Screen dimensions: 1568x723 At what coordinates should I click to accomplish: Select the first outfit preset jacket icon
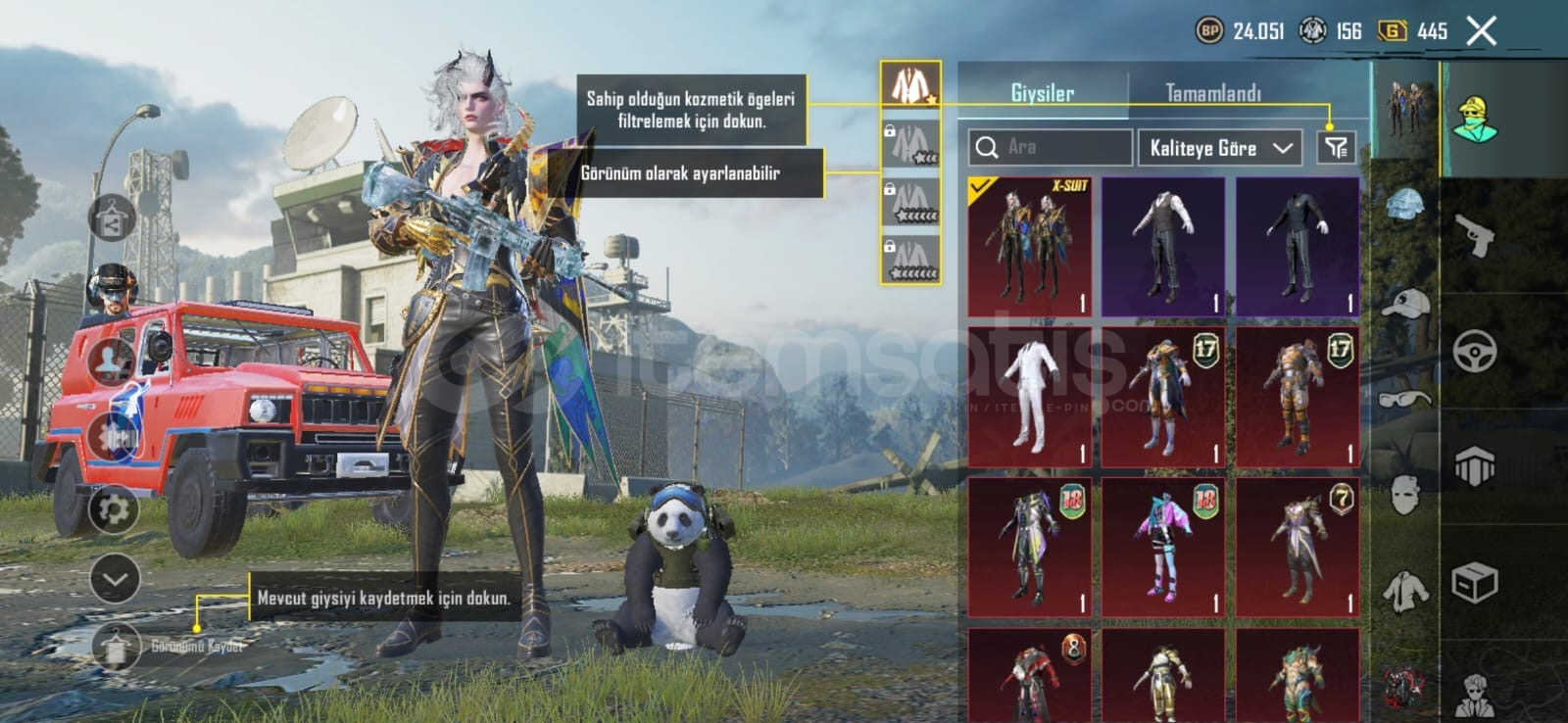pos(910,85)
